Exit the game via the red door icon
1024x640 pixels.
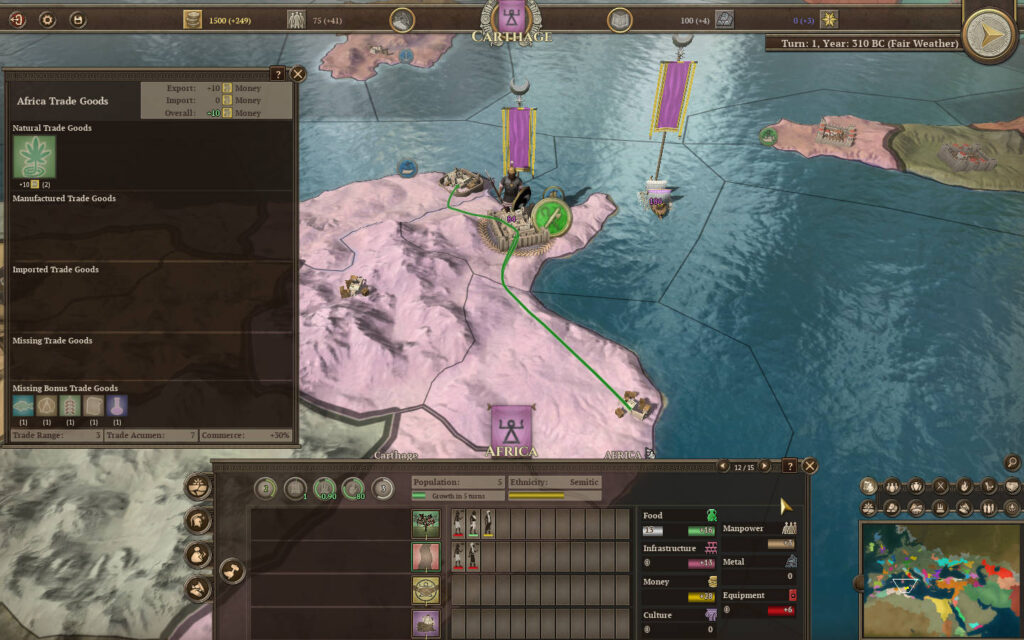(17, 19)
